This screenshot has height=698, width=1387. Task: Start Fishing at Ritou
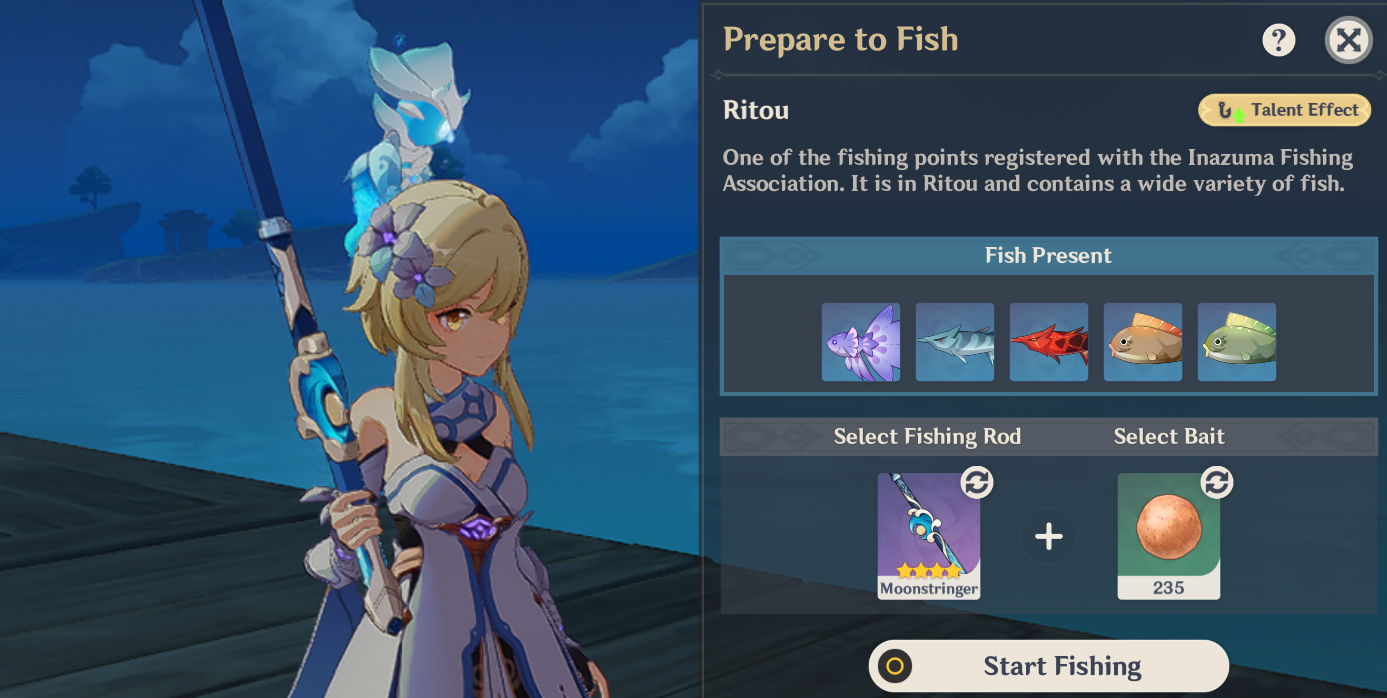pos(1048,666)
